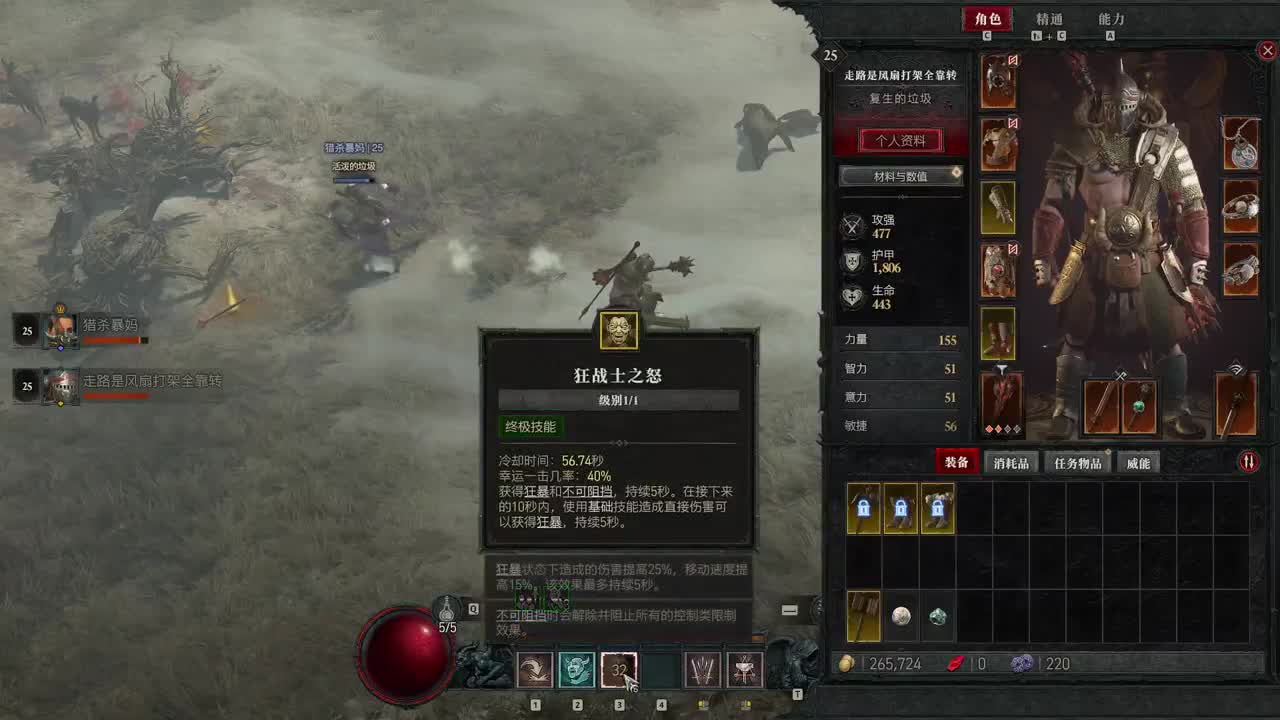Image resolution: width=1280 pixels, height=720 pixels.
Task: Activate the triple-blades ultimate skill icon
Action: pyautogui.click(x=703, y=670)
